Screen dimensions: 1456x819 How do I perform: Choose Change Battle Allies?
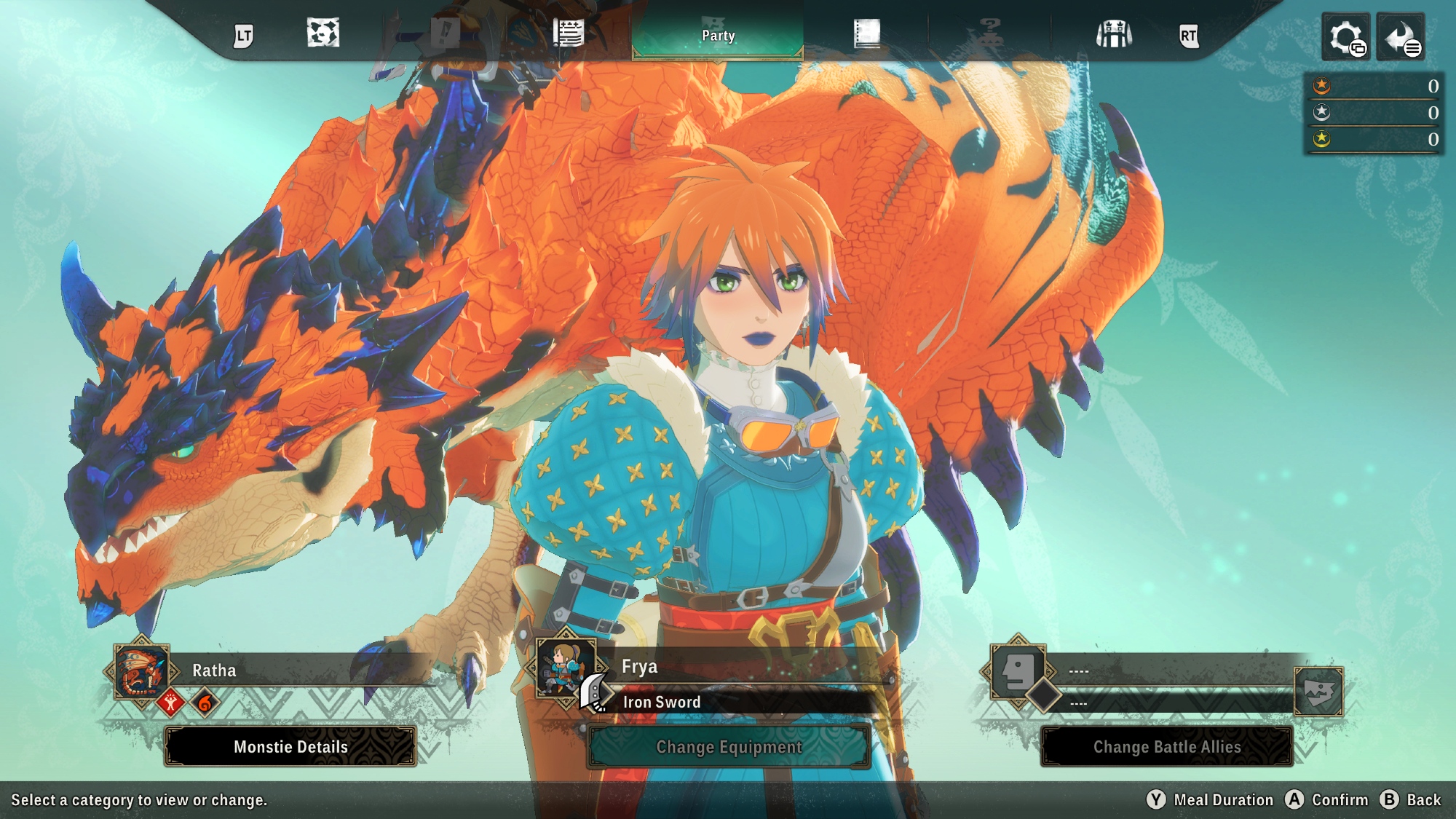pyautogui.click(x=1166, y=746)
